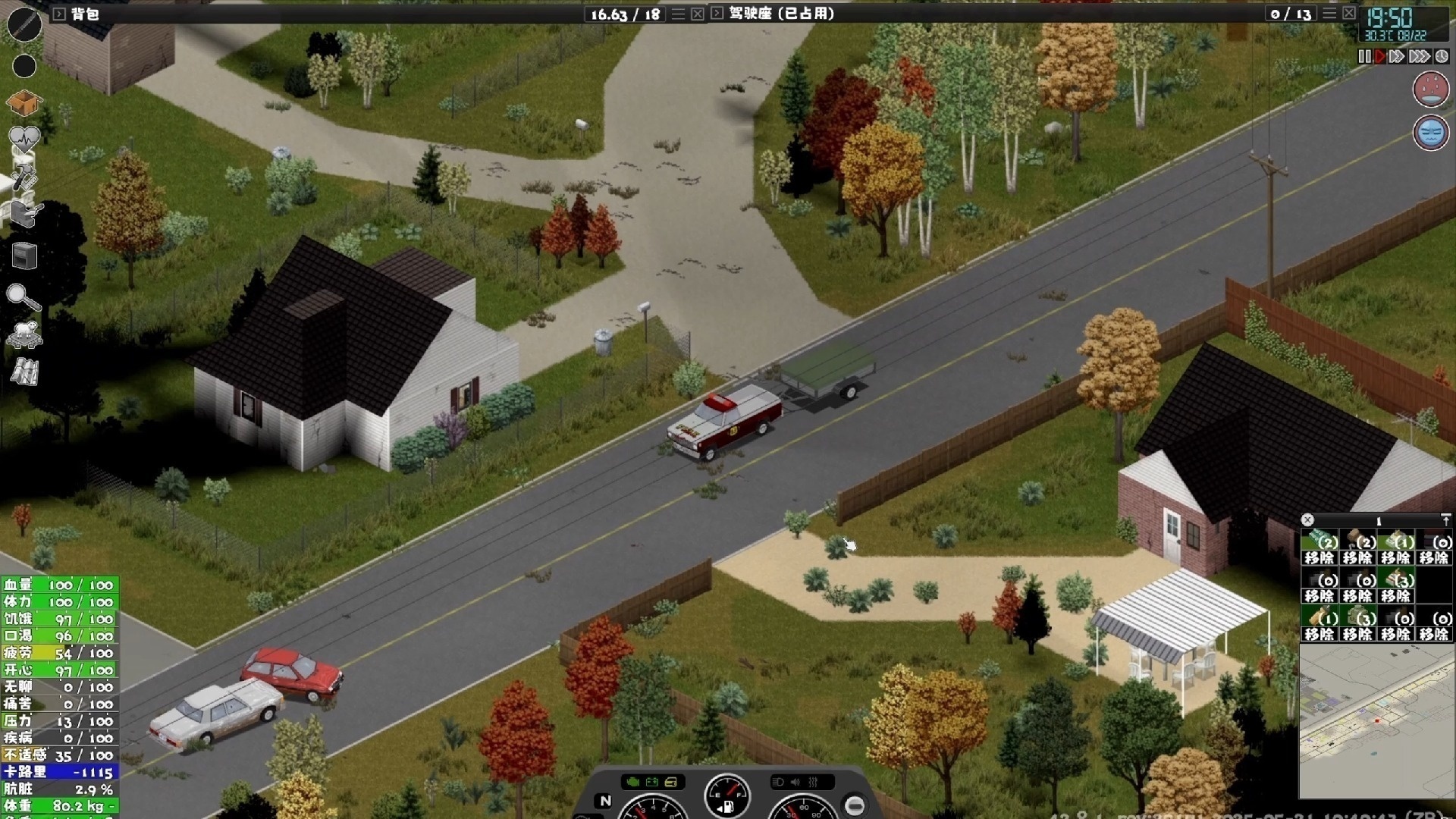Toggle the vehicle heater icon
Image resolution: width=1456 pixels, height=819 pixels.
pos(813,782)
